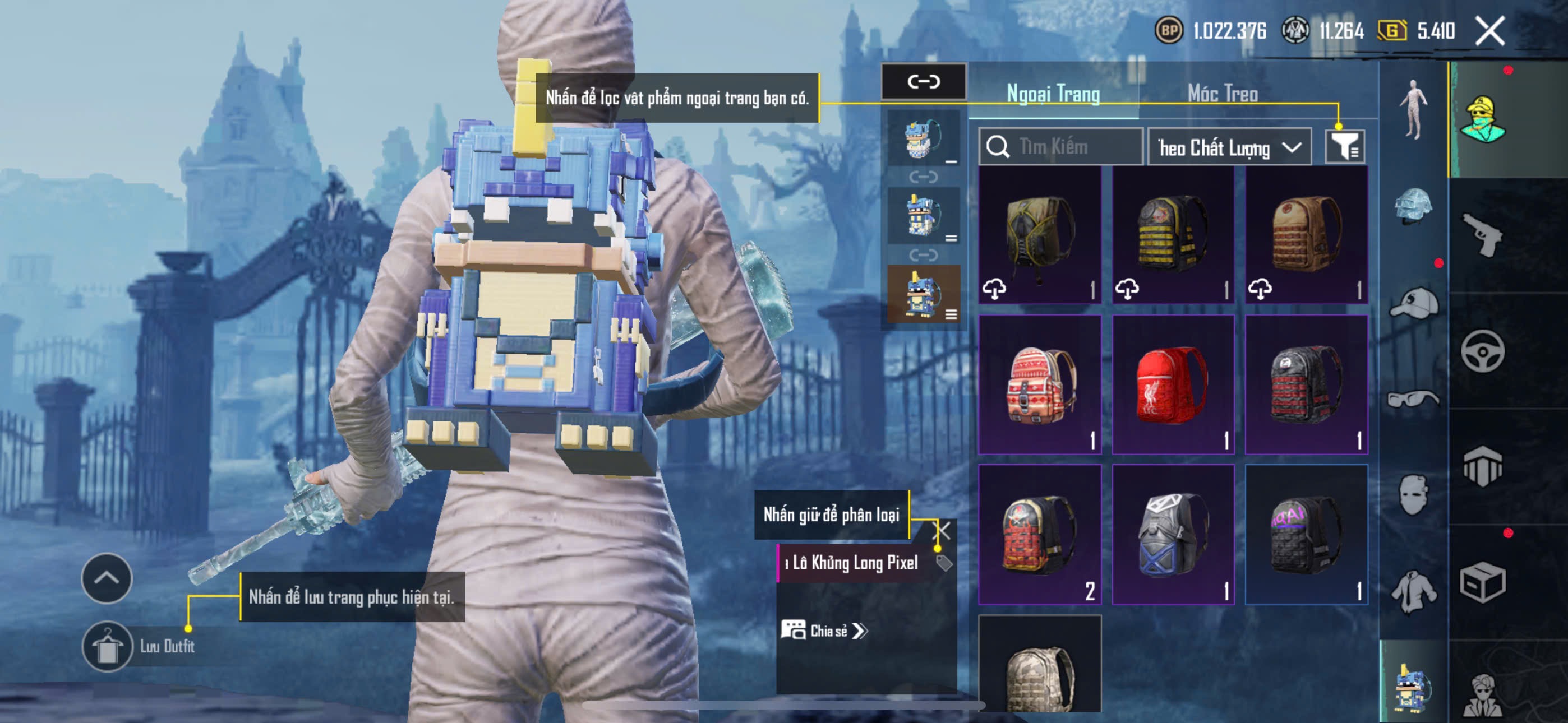Save current outfit with Lưu Outfit
1568x723 pixels.
pos(108,646)
